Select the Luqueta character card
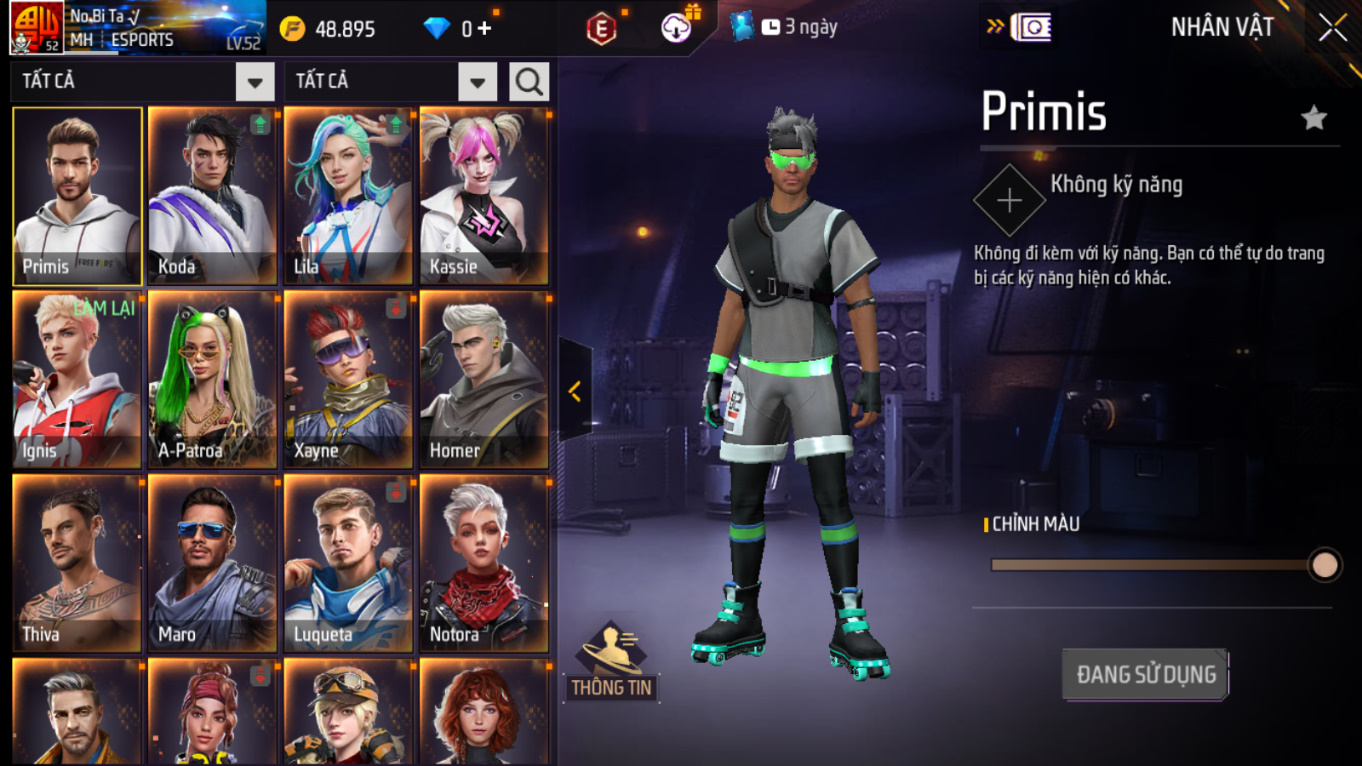 349,564
